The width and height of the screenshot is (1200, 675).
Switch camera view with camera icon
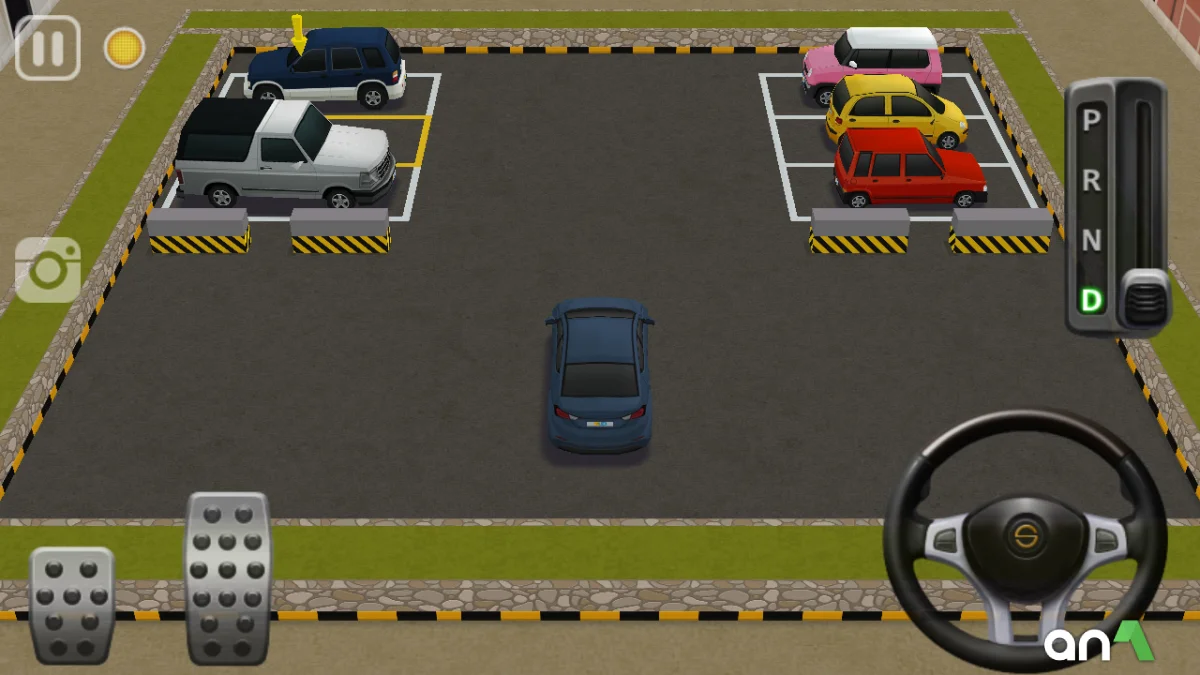pos(48,269)
